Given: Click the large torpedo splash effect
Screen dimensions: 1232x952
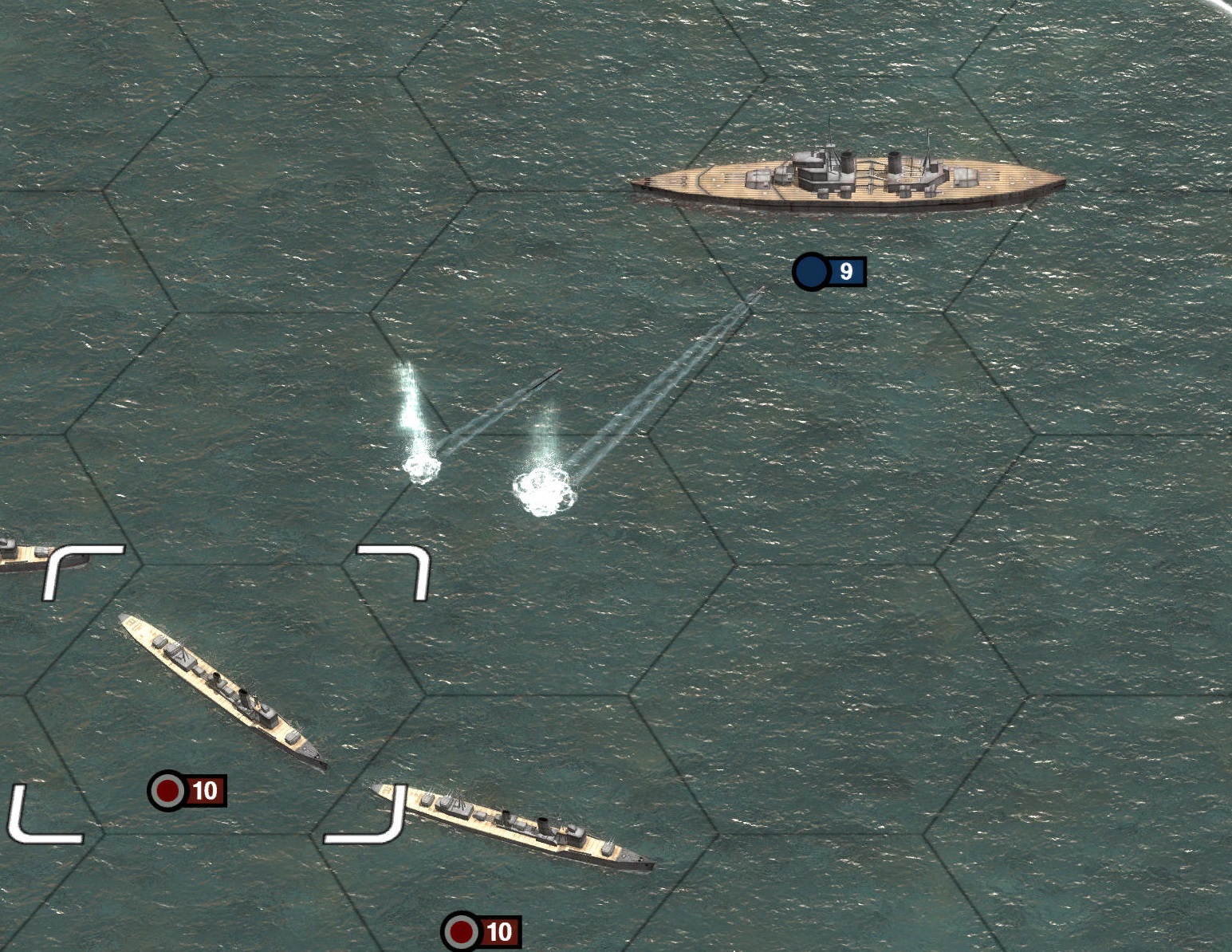Looking at the screenshot, I should [x=546, y=489].
